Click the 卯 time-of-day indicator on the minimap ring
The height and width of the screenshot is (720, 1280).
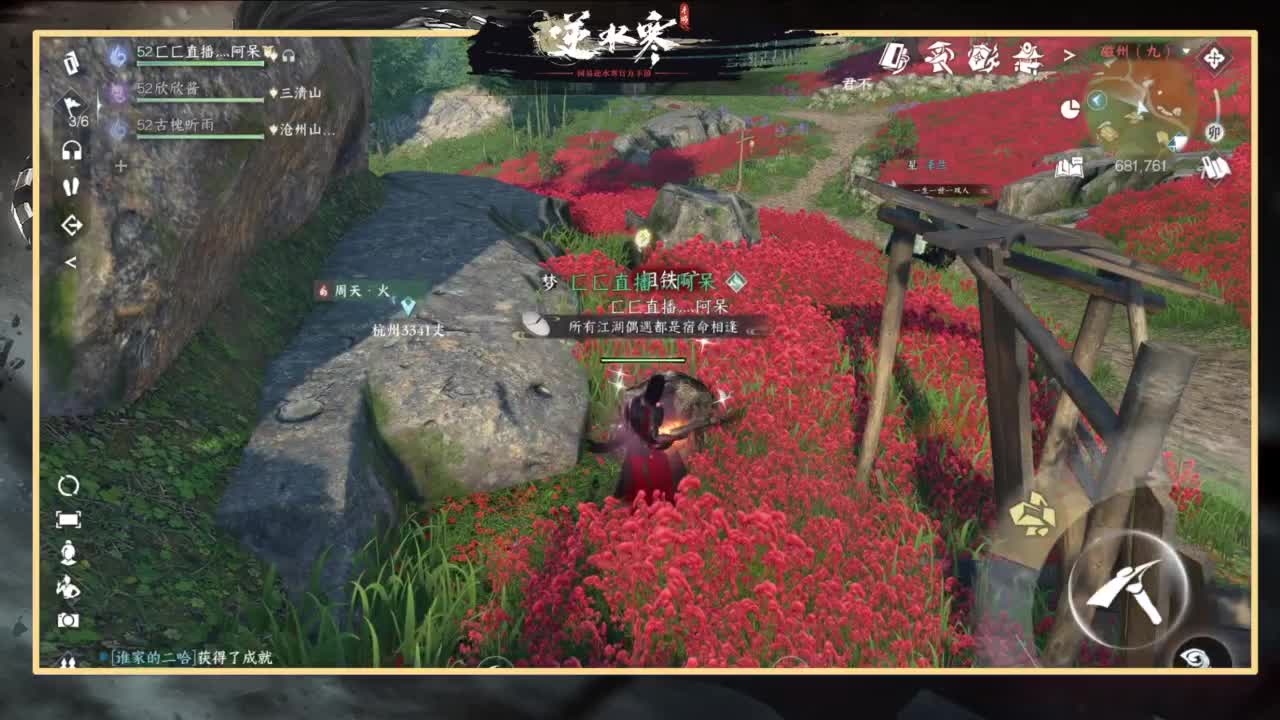(1215, 132)
